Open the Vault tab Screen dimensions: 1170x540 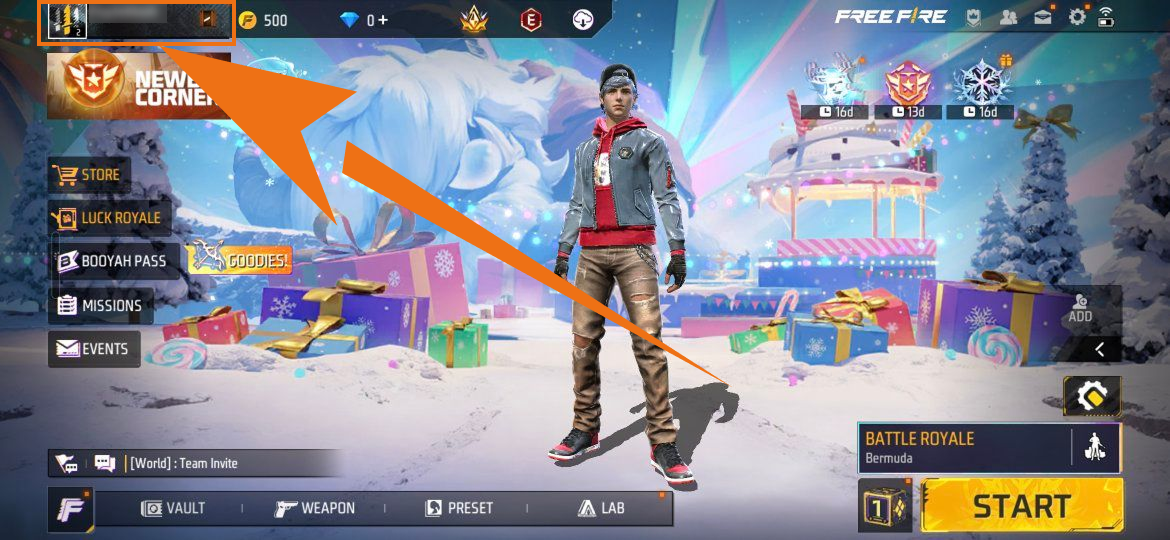[x=173, y=508]
